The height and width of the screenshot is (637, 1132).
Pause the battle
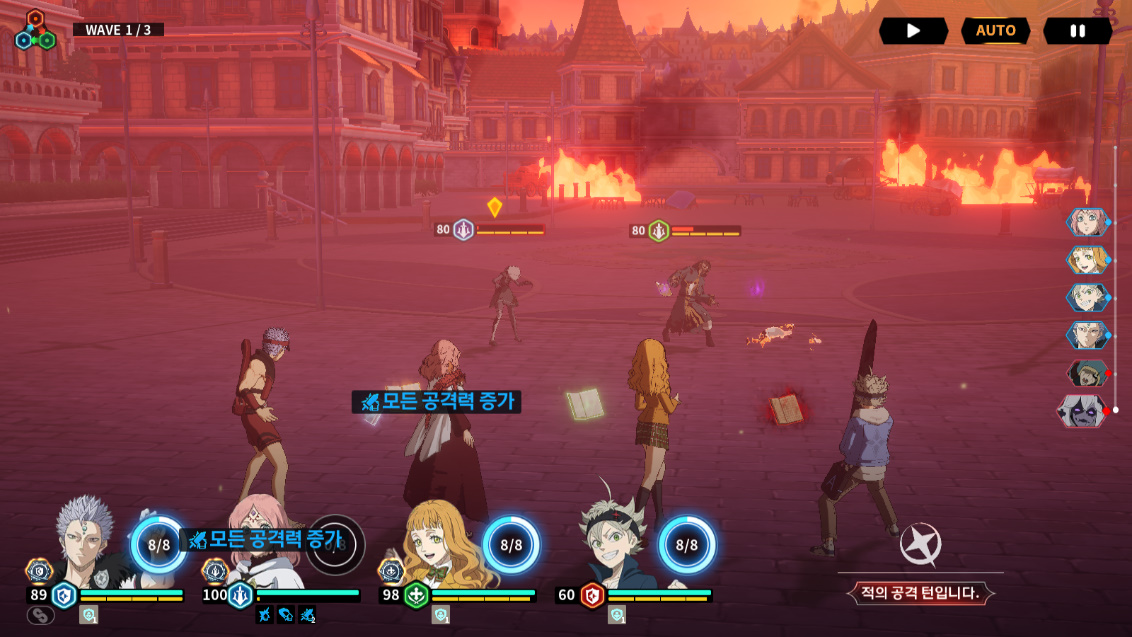pos(1077,31)
